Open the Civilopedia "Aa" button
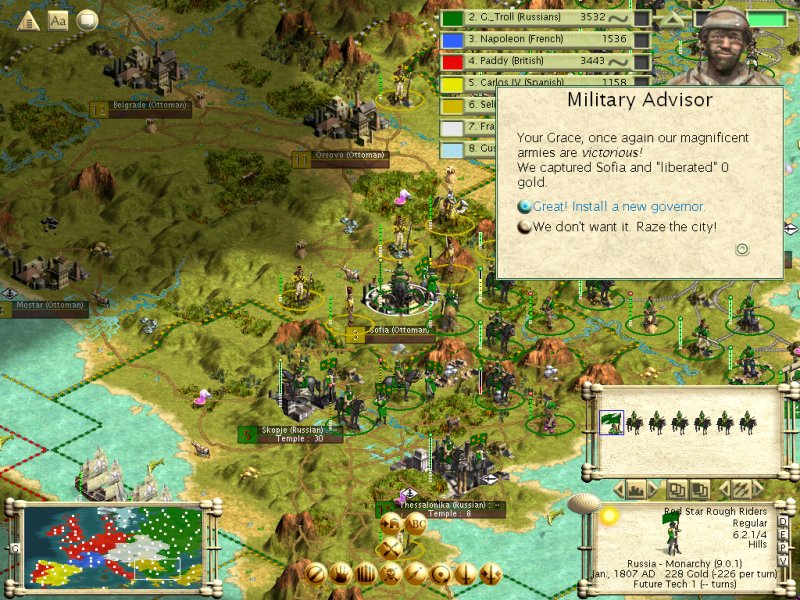The image size is (800, 600). pos(58,20)
